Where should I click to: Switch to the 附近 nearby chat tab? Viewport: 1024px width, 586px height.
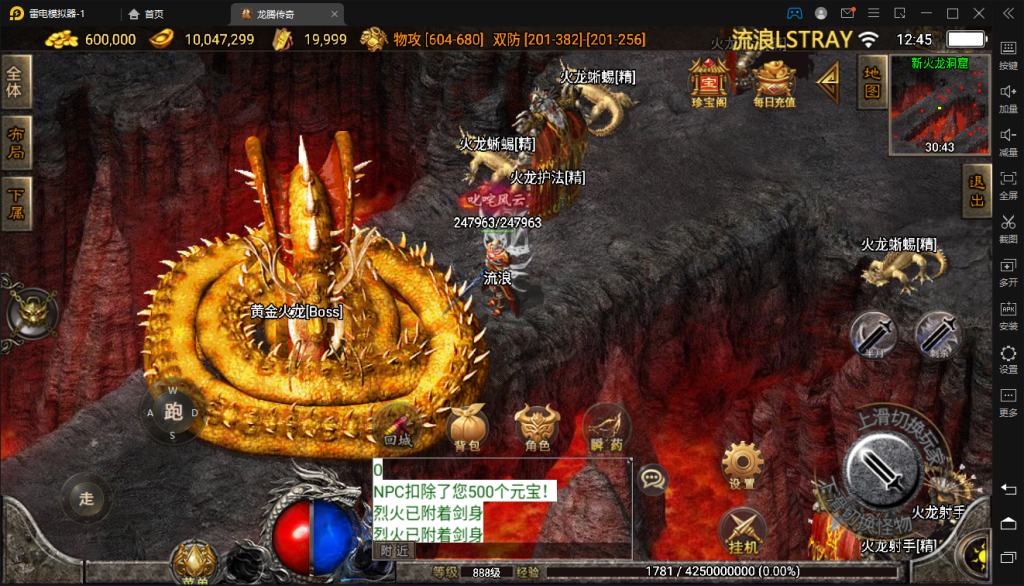coord(393,550)
